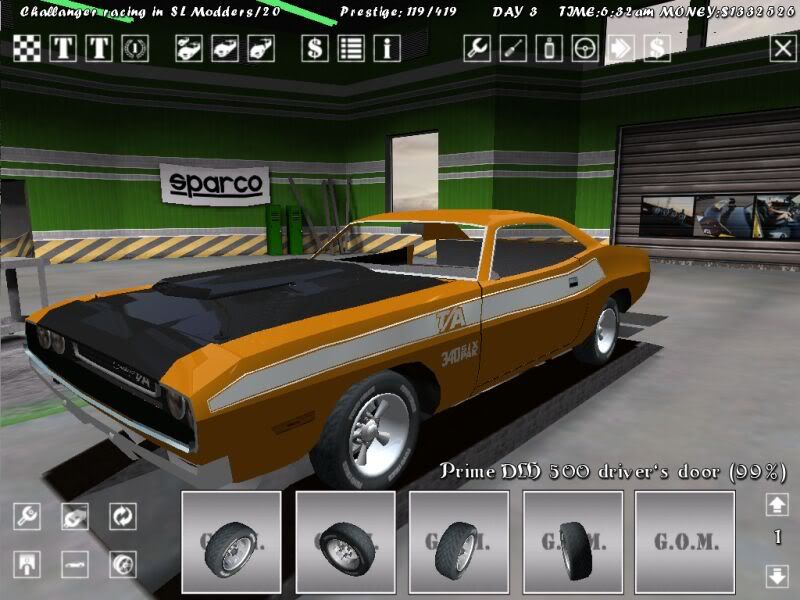Open the laurel wreath icon
800x600 pixels.
point(135,48)
